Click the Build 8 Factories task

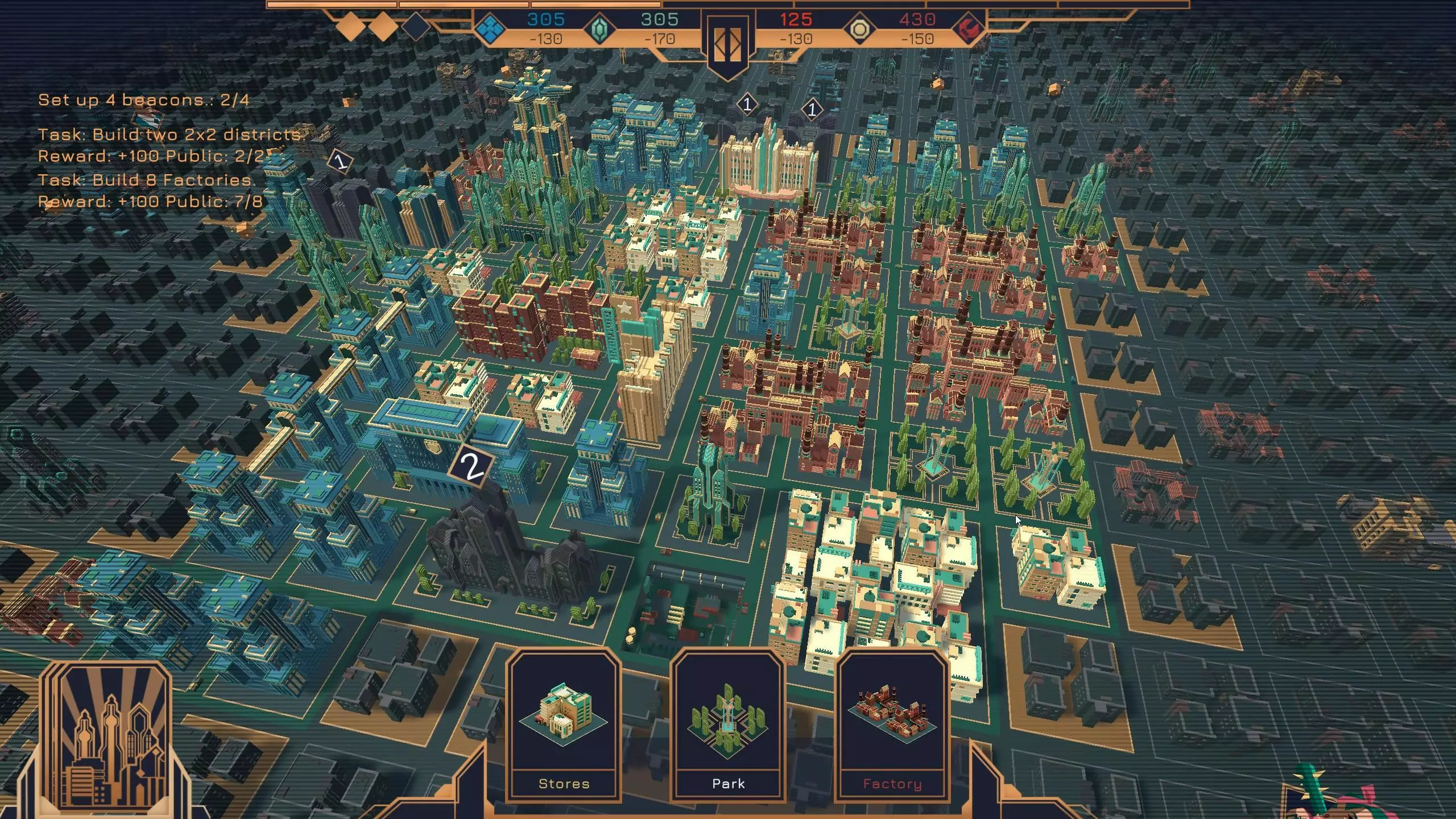[145, 180]
